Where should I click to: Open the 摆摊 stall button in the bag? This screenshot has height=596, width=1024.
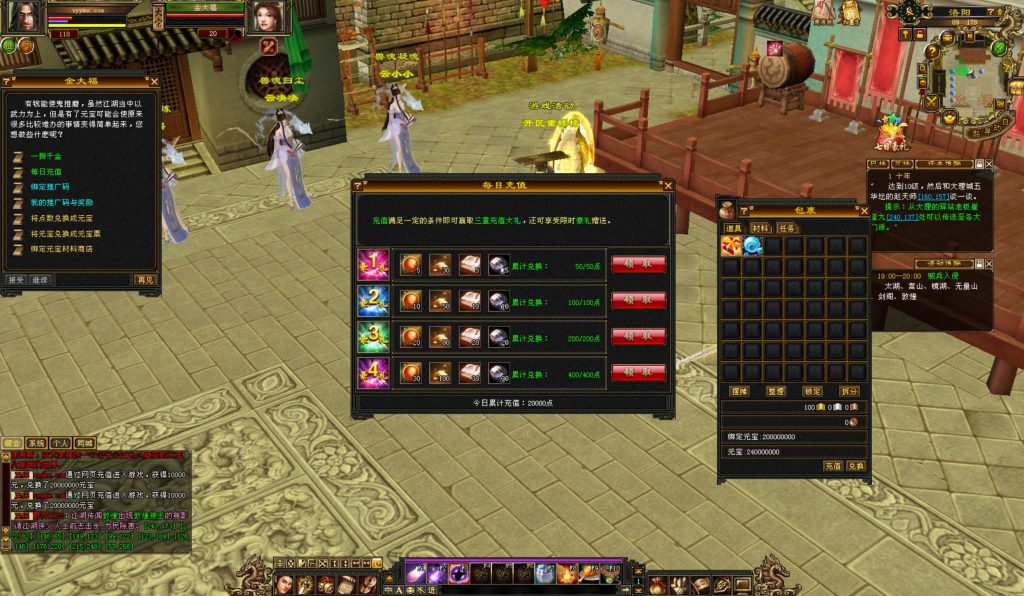(x=739, y=391)
